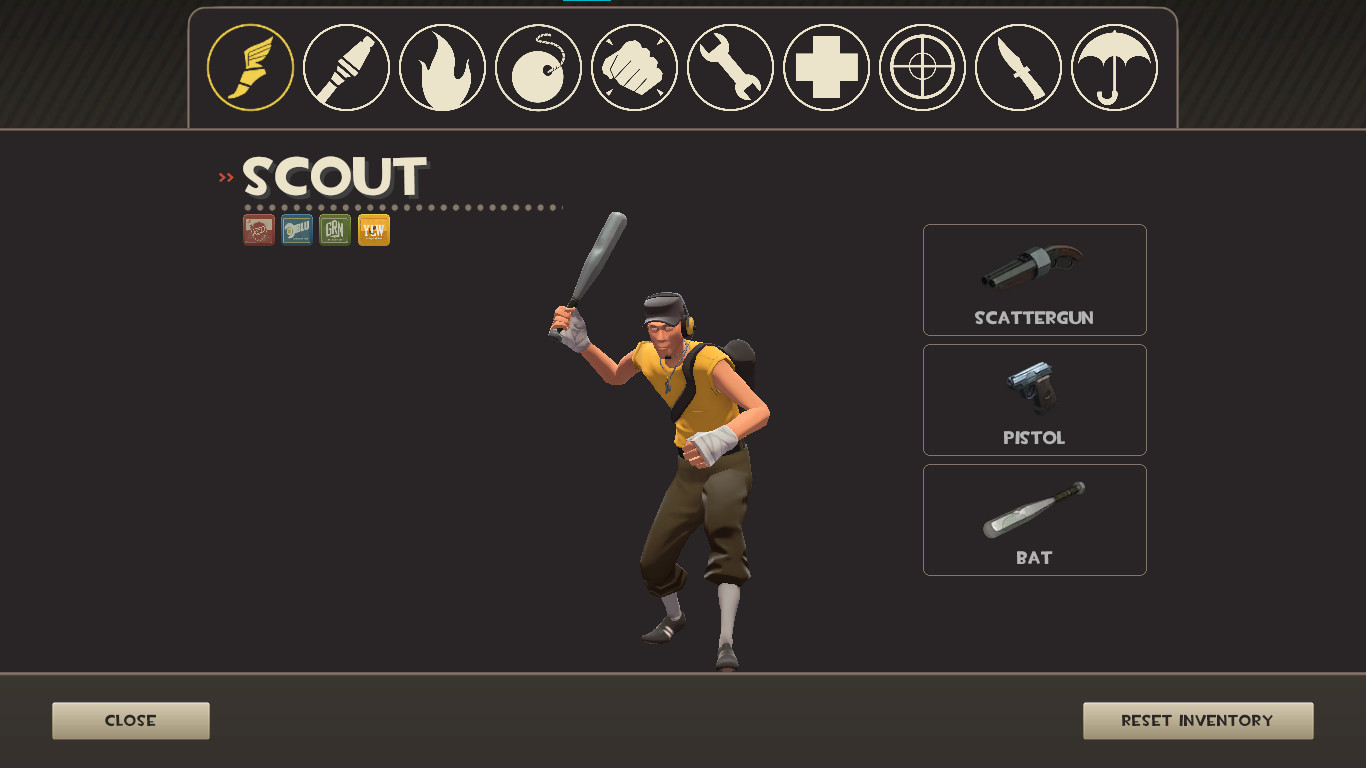Open the Soldier loadout via rocket icon
Image resolution: width=1366 pixels, height=768 pixels.
click(345, 67)
